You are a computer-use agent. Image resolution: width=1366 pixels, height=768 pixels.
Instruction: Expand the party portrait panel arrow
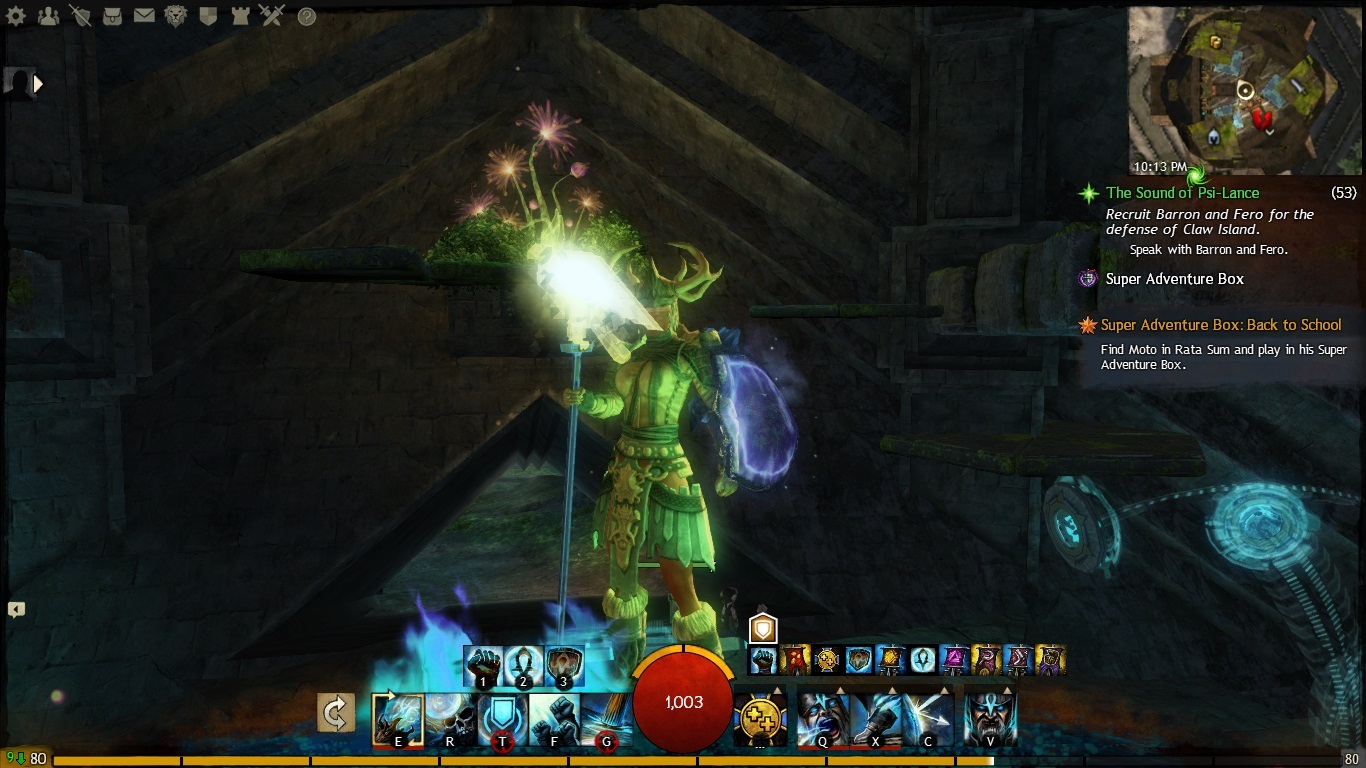point(39,85)
